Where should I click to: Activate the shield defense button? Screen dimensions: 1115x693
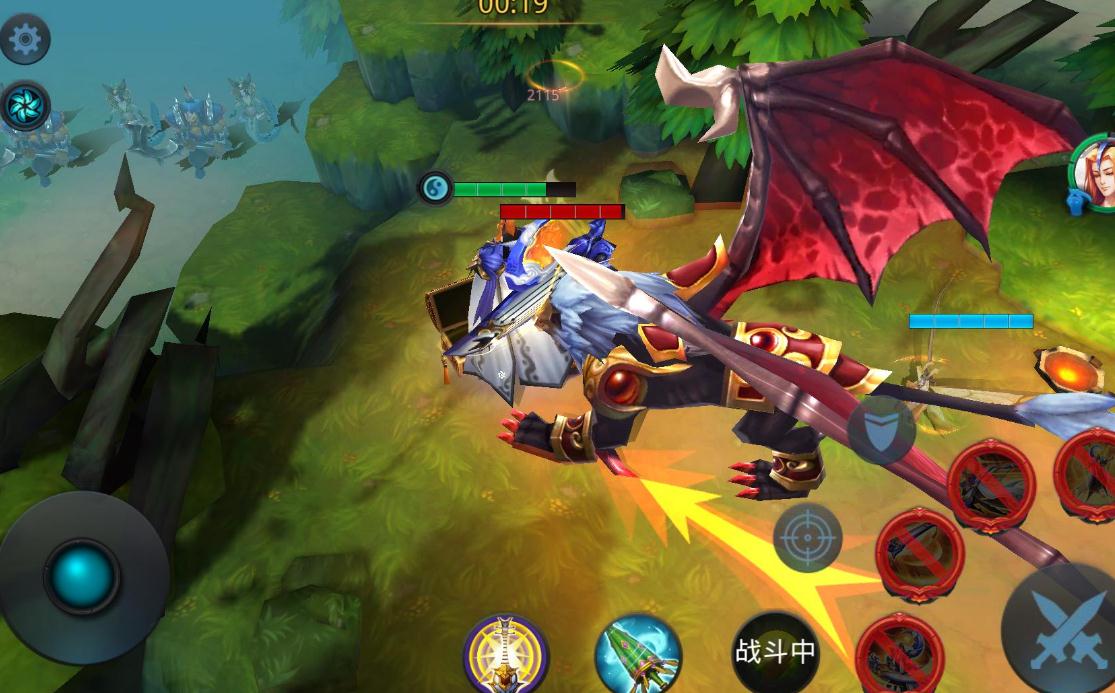pyautogui.click(x=881, y=430)
